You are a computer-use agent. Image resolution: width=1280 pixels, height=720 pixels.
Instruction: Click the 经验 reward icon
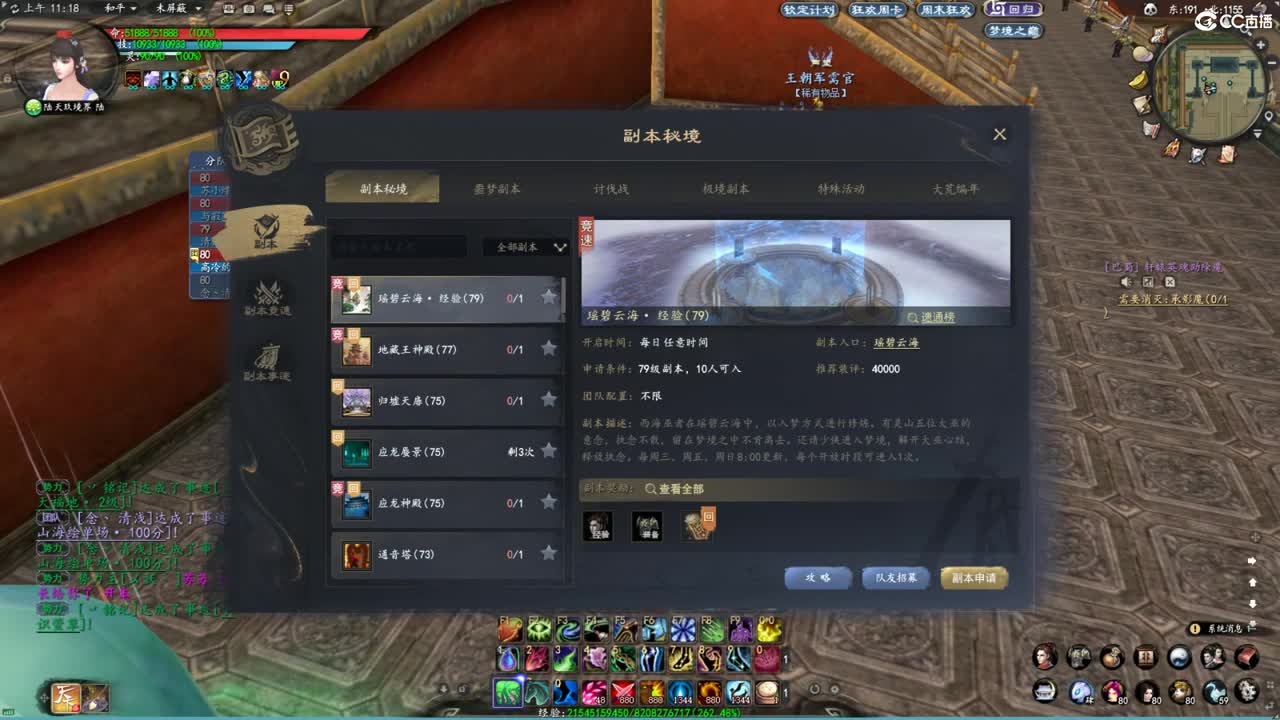(x=597, y=527)
